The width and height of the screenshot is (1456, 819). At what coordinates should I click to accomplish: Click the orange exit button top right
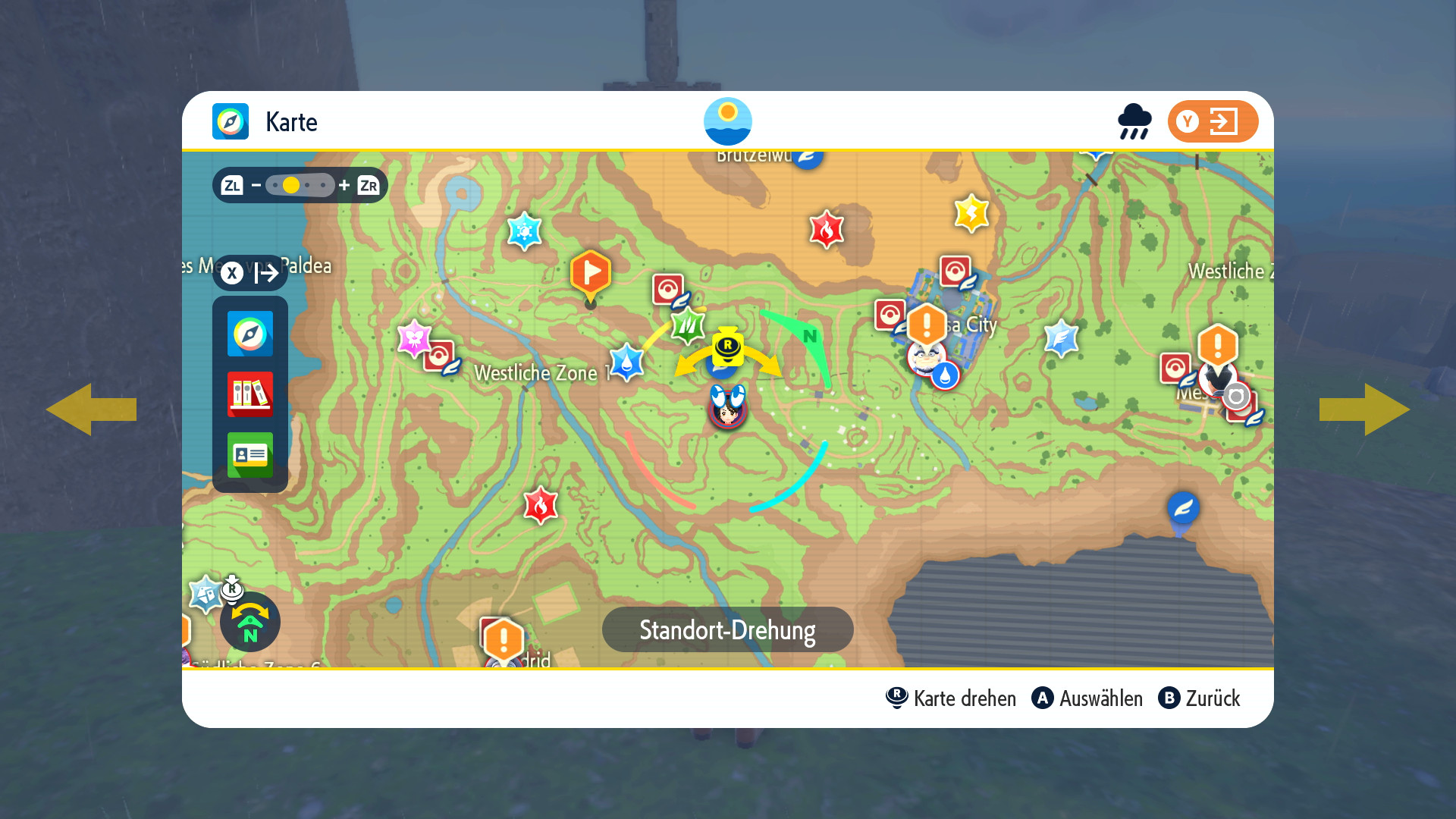coord(1212,121)
